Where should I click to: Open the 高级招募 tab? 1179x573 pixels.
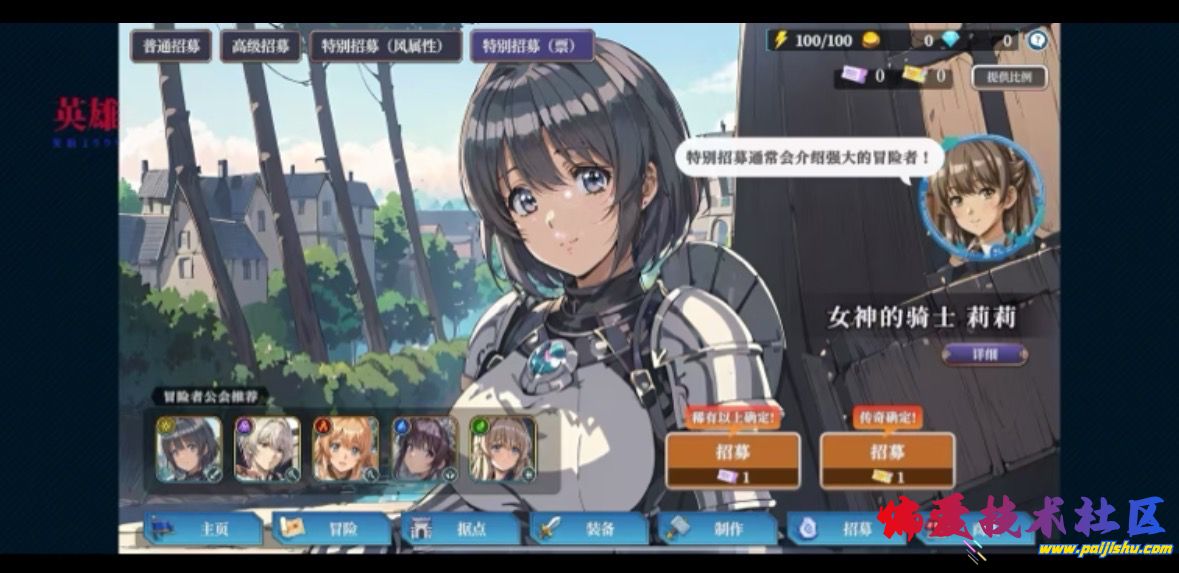tap(260, 46)
